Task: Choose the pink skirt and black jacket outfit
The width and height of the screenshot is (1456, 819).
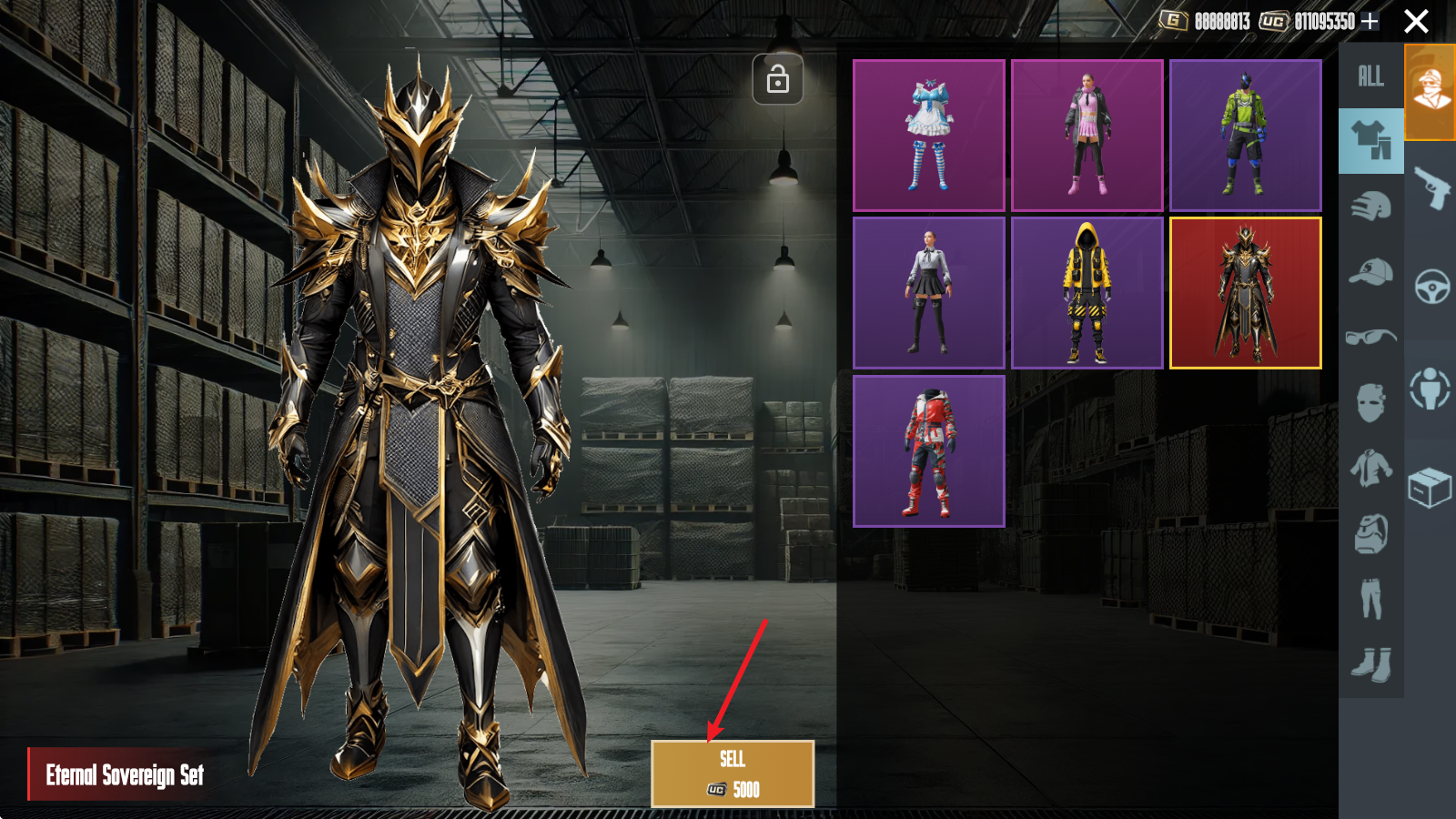Action: point(1087,136)
